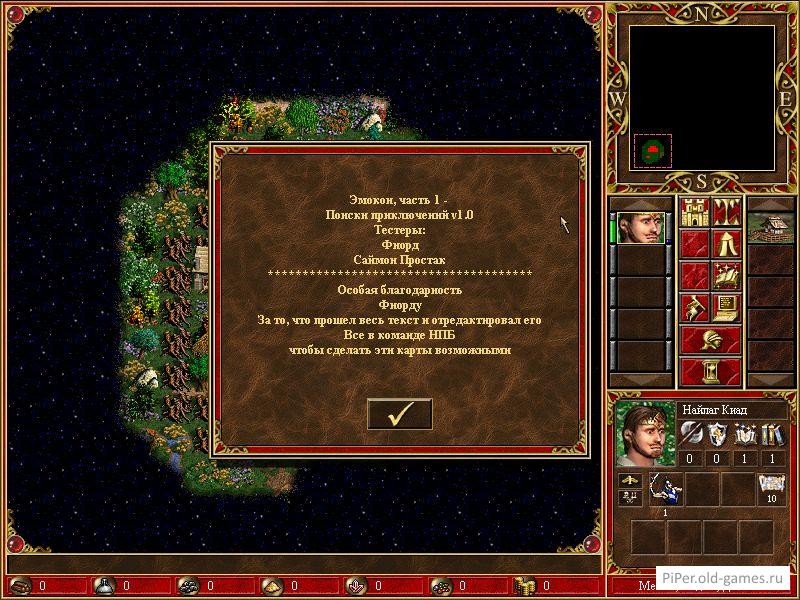800x600 pixels.
Task: End the turn with the hourglass button
Action: point(710,370)
